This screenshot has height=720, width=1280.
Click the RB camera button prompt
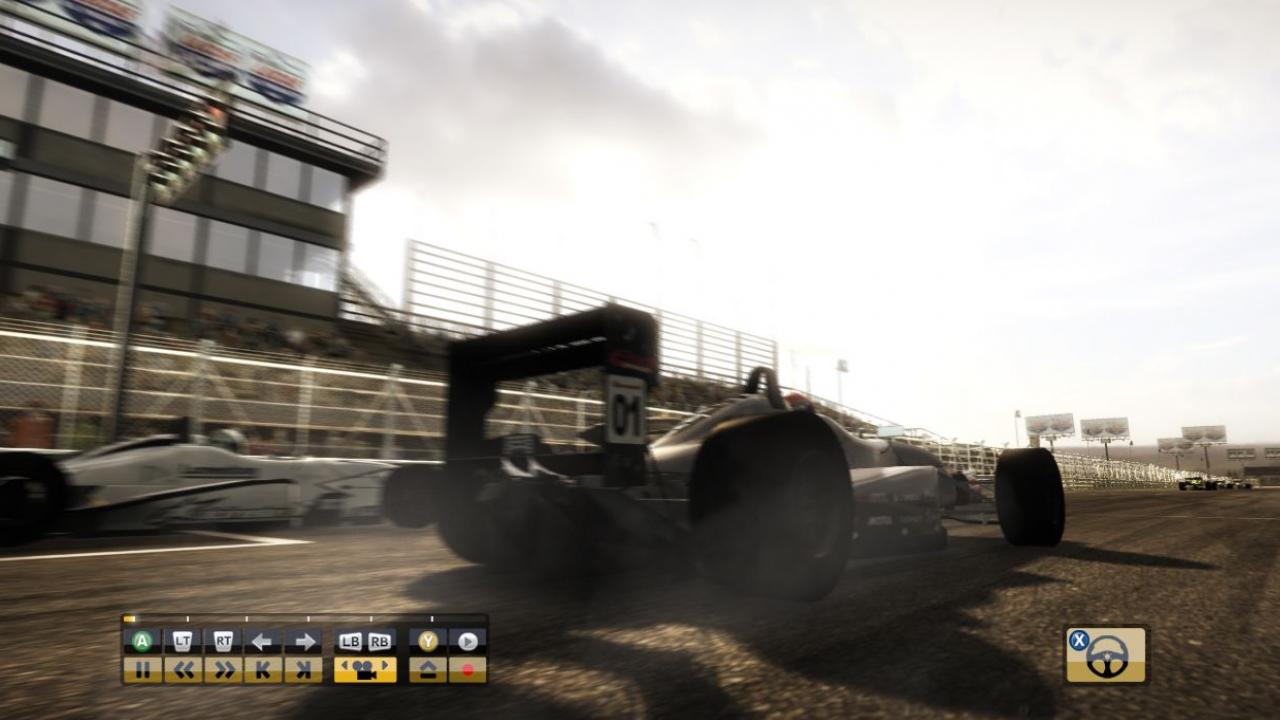[x=378, y=639]
